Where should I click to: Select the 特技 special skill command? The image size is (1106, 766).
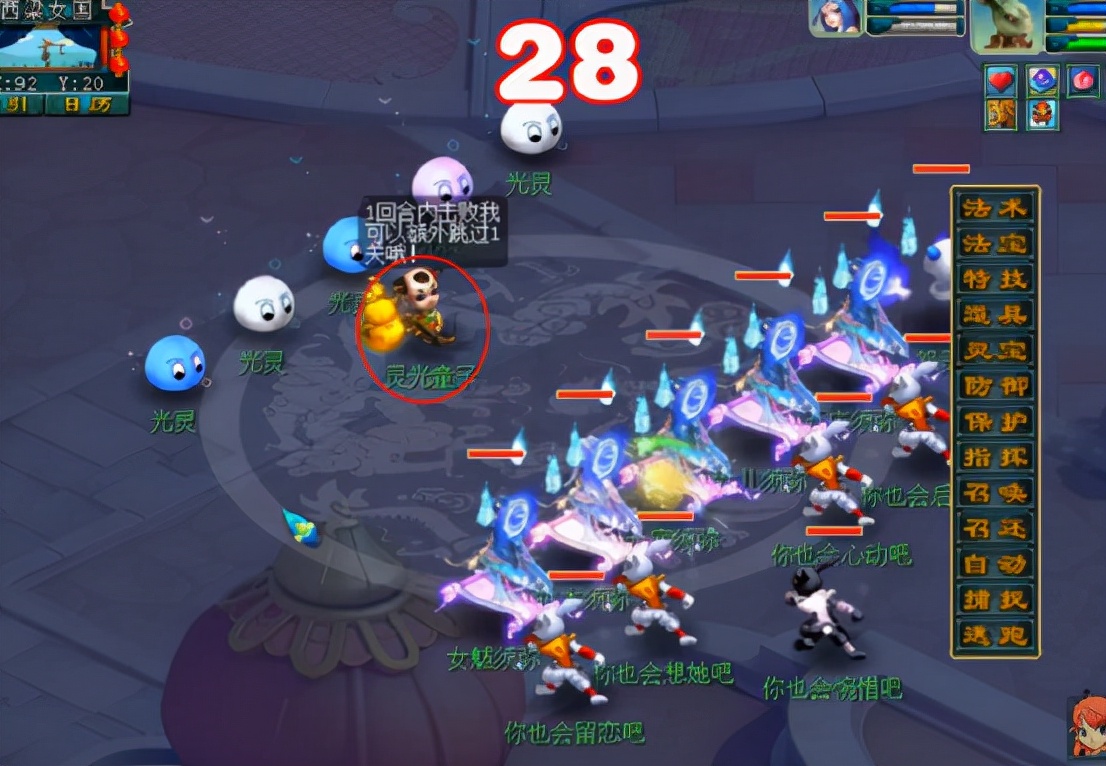[x=994, y=279]
